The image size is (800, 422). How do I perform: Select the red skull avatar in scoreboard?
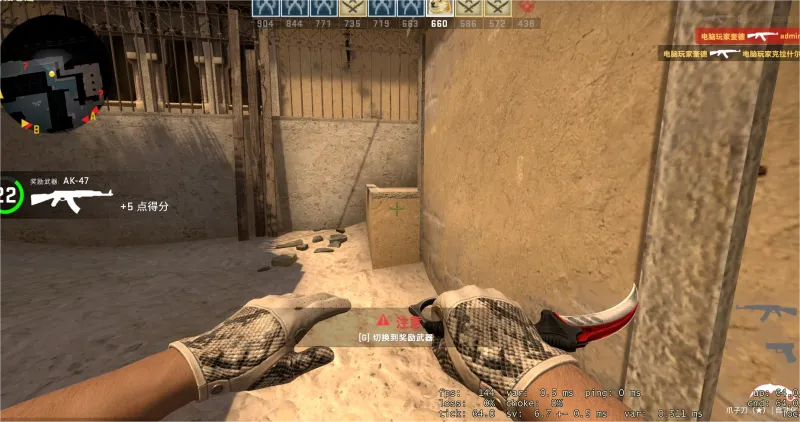tap(527, 9)
